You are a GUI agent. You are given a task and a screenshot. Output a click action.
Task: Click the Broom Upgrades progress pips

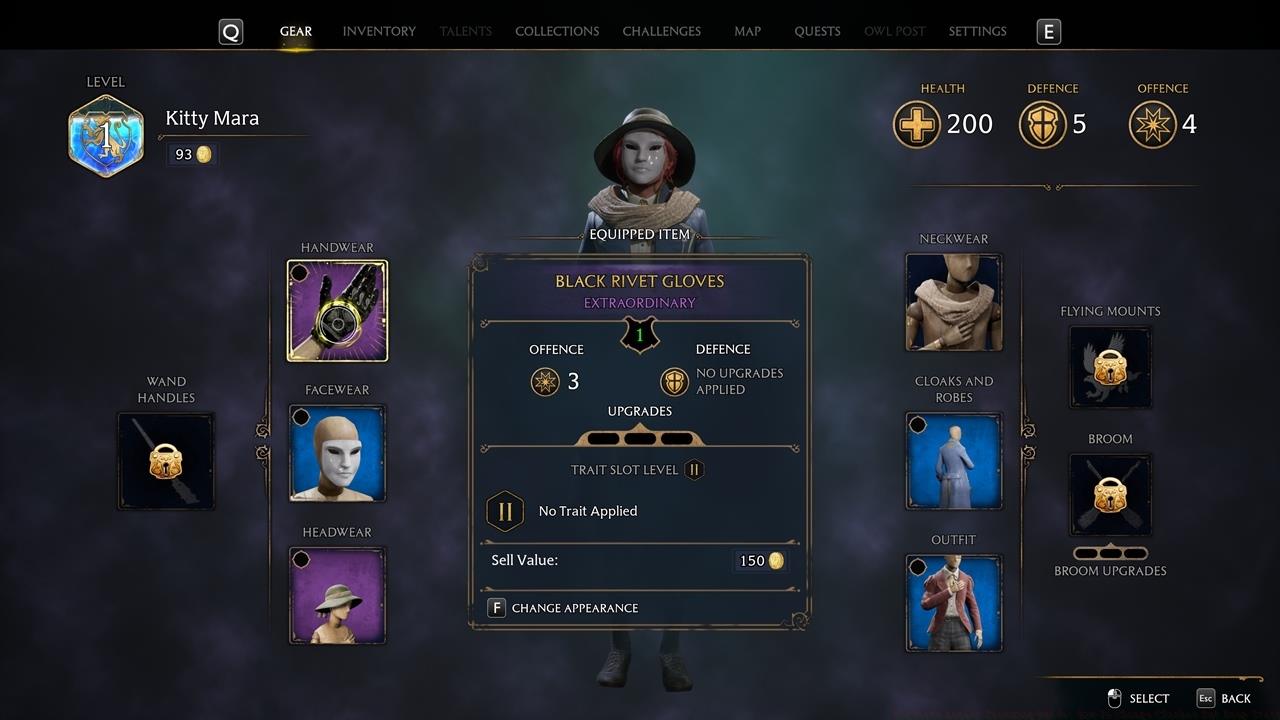tap(1110, 551)
